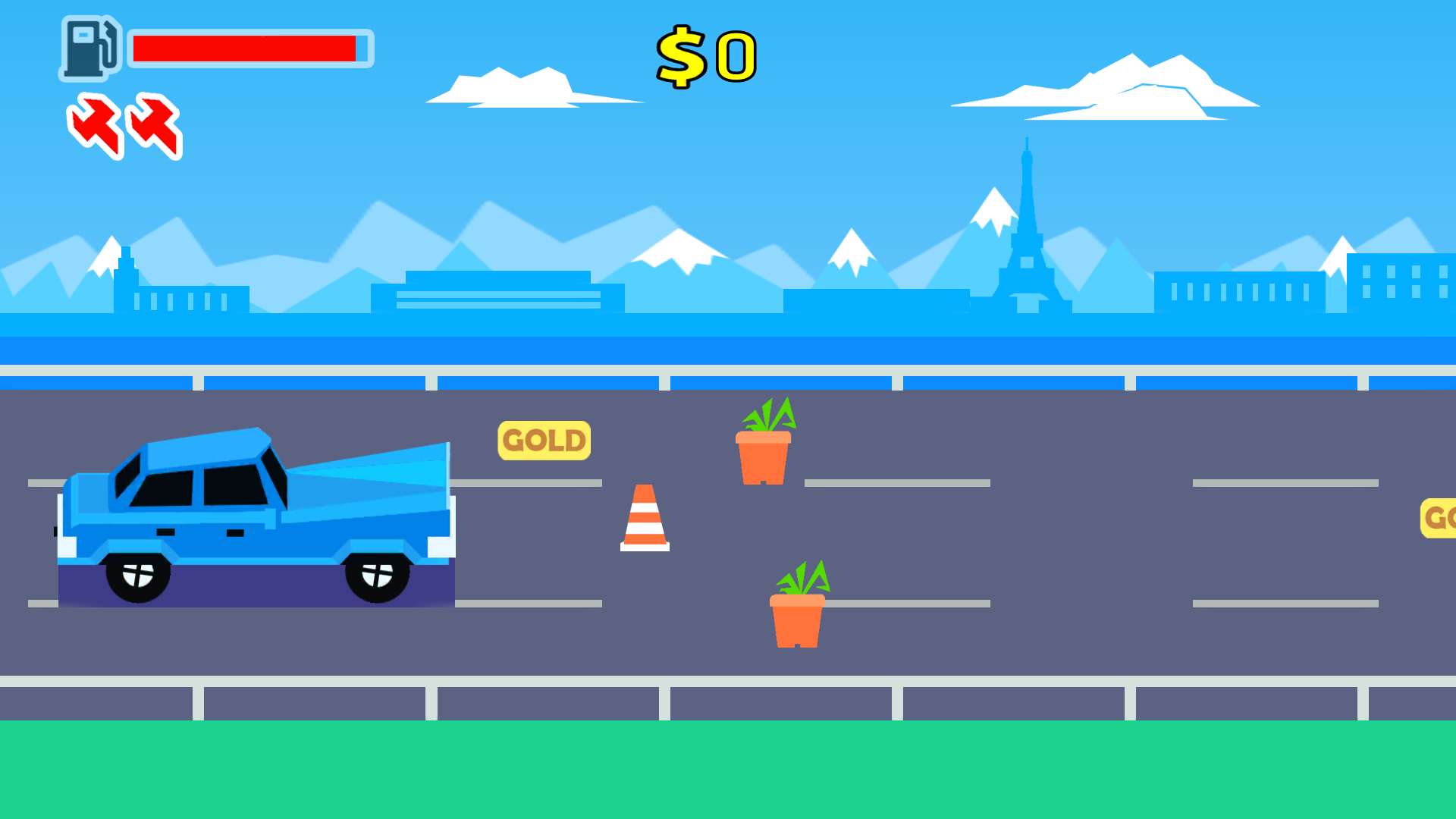Click the lower flower pot obstacle
The height and width of the screenshot is (819, 1456).
point(798,622)
